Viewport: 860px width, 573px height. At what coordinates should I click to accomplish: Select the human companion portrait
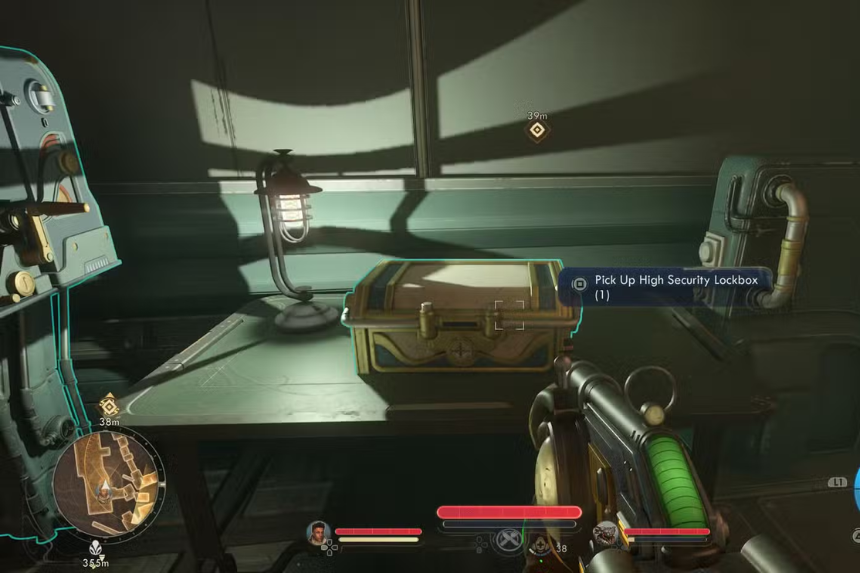(320, 533)
